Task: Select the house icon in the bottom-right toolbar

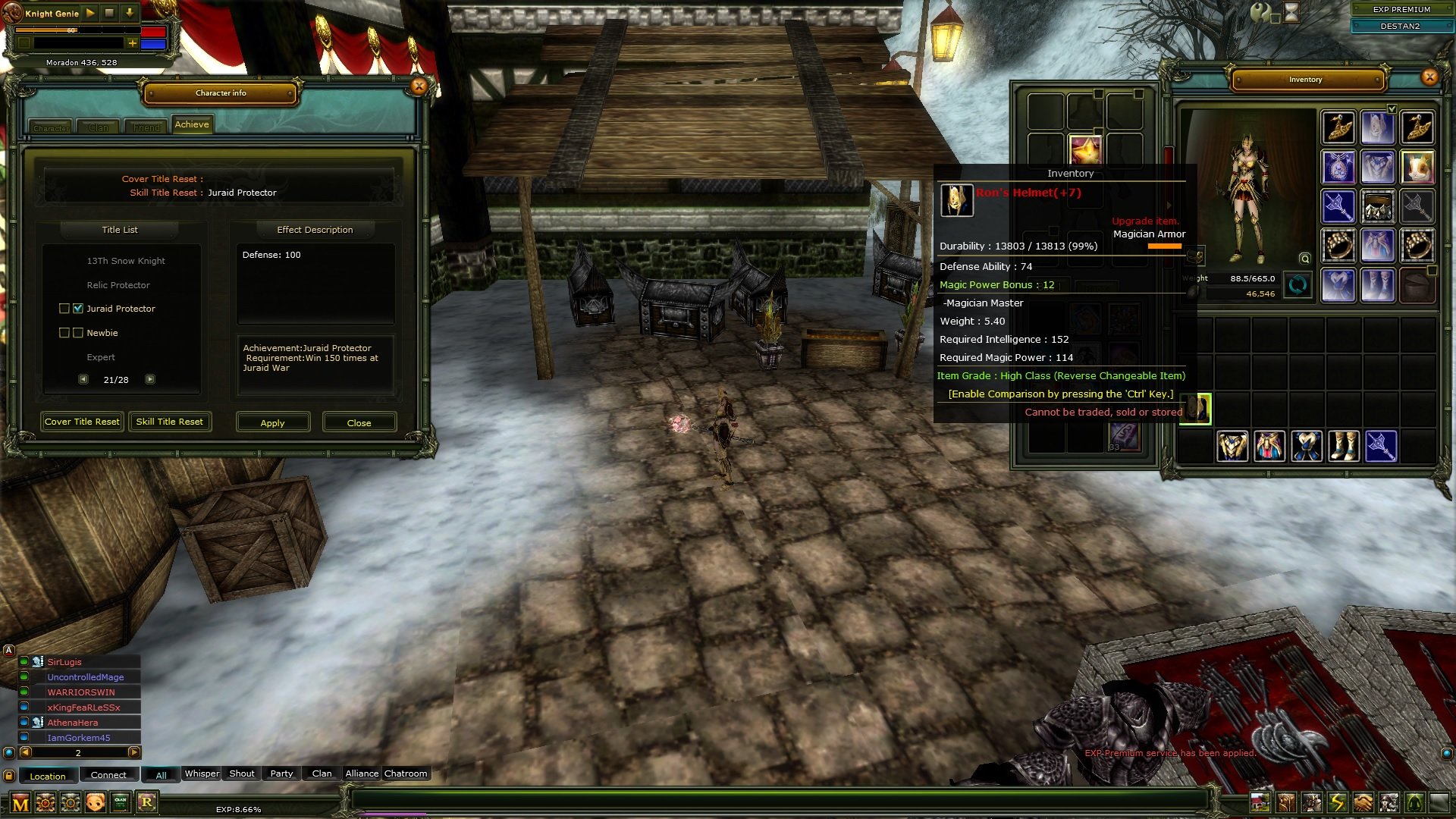Action: pyautogui.click(x=1260, y=802)
